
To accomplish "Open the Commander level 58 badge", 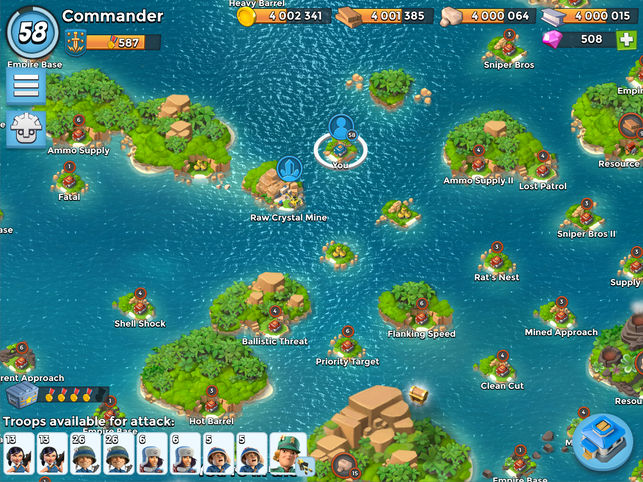I will tap(33, 32).
